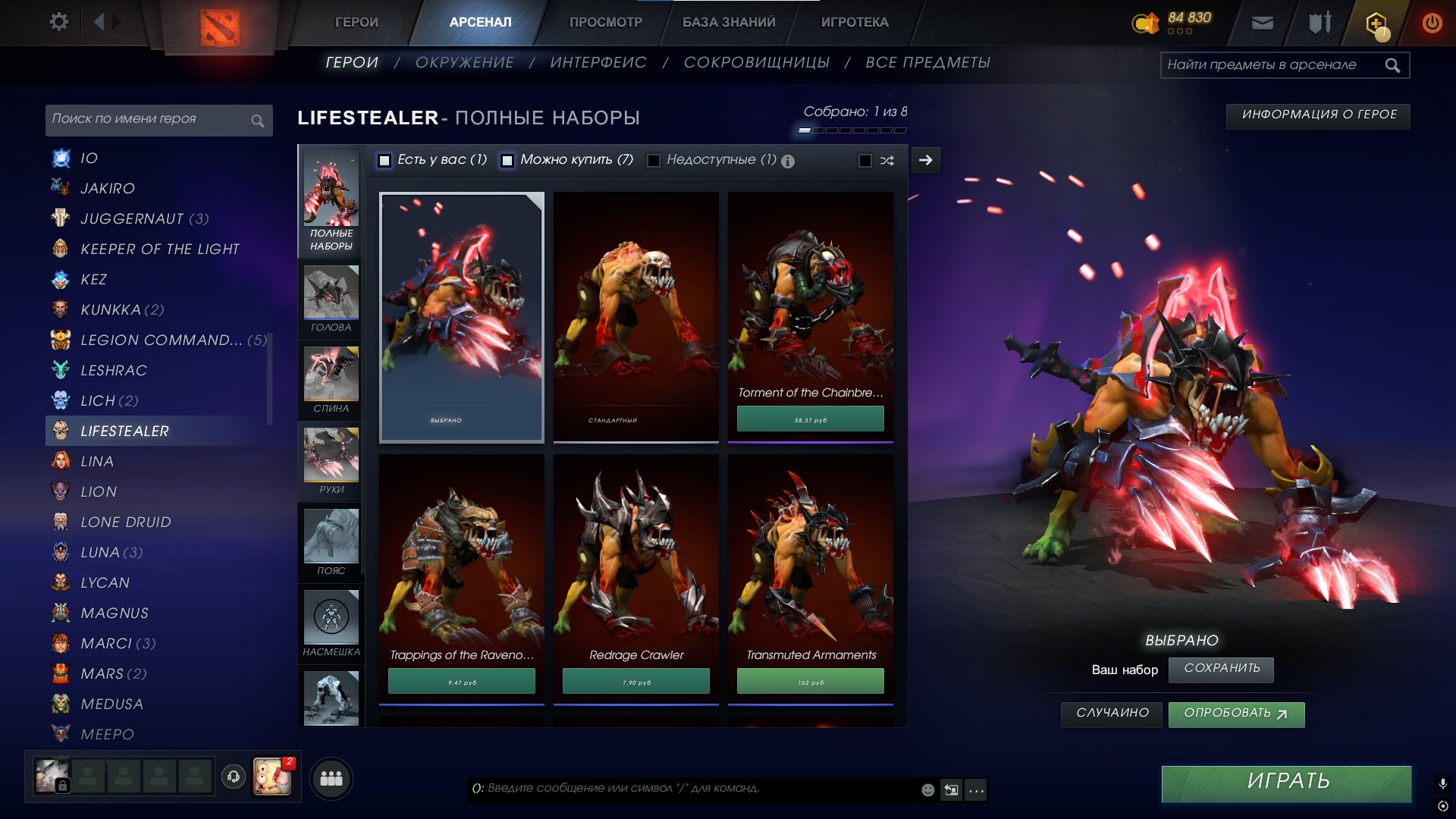This screenshot has height=819, width=1456.
Task: Choose Legion Commander from the hero list
Action: coord(161,340)
